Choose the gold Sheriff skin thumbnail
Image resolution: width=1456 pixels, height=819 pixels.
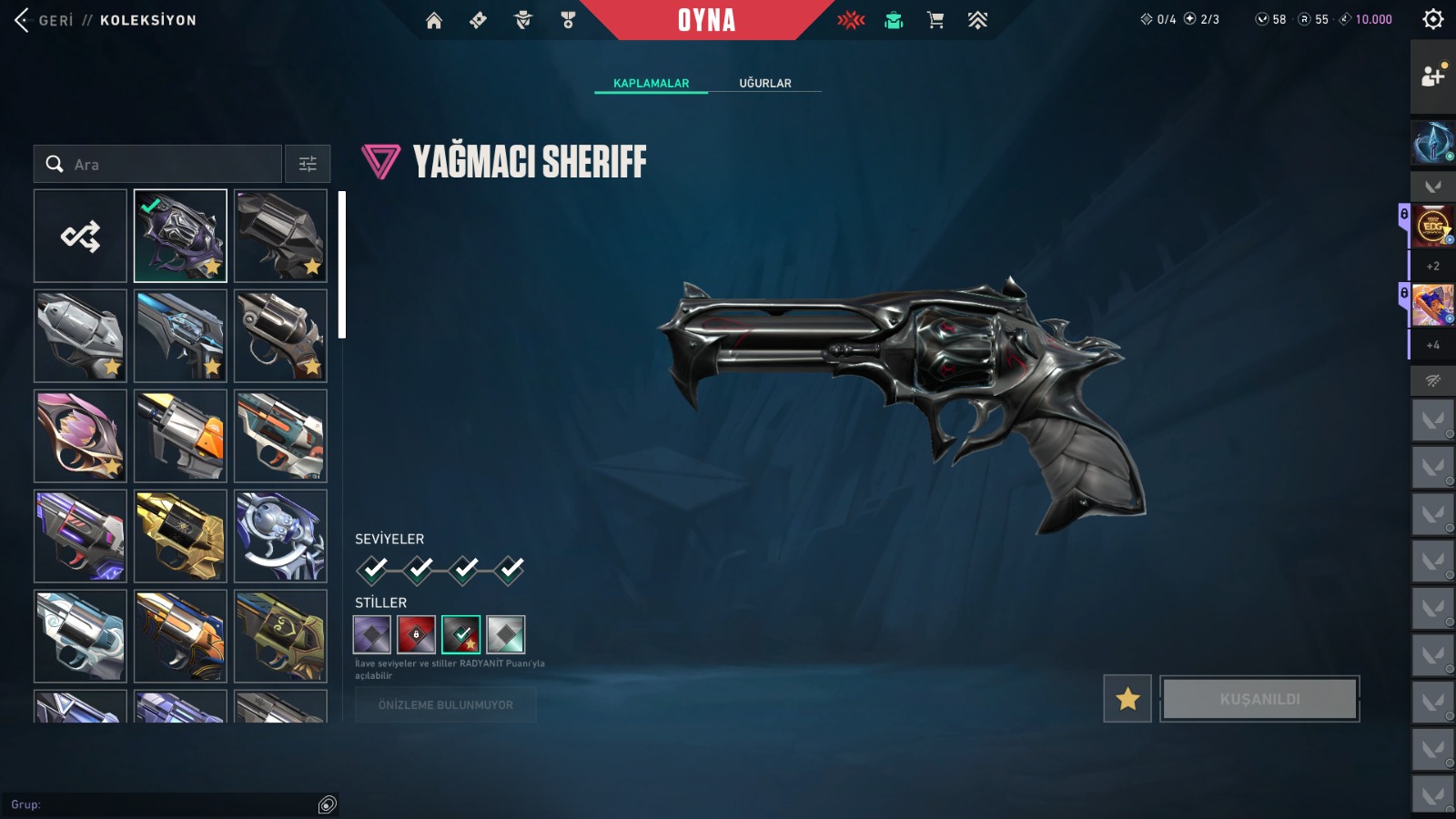(x=180, y=536)
